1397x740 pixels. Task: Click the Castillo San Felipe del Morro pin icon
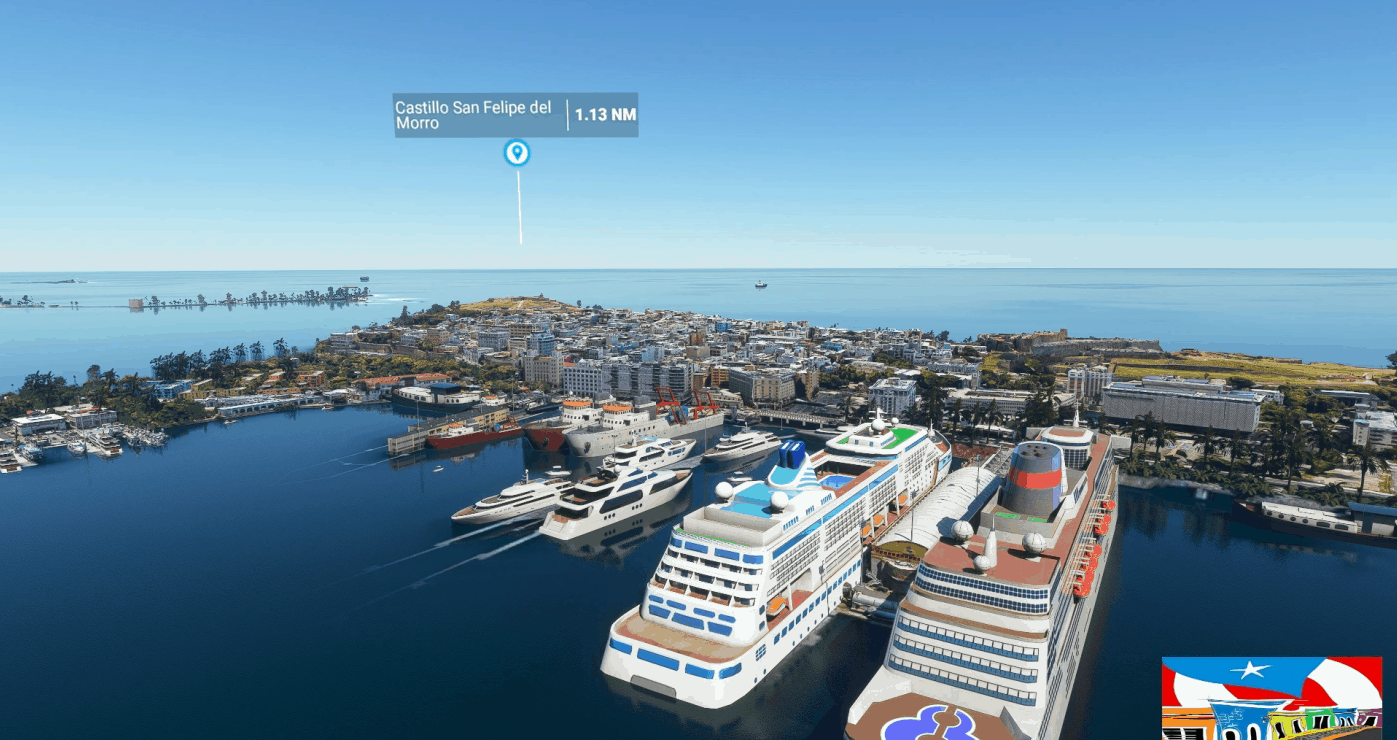coord(516,153)
